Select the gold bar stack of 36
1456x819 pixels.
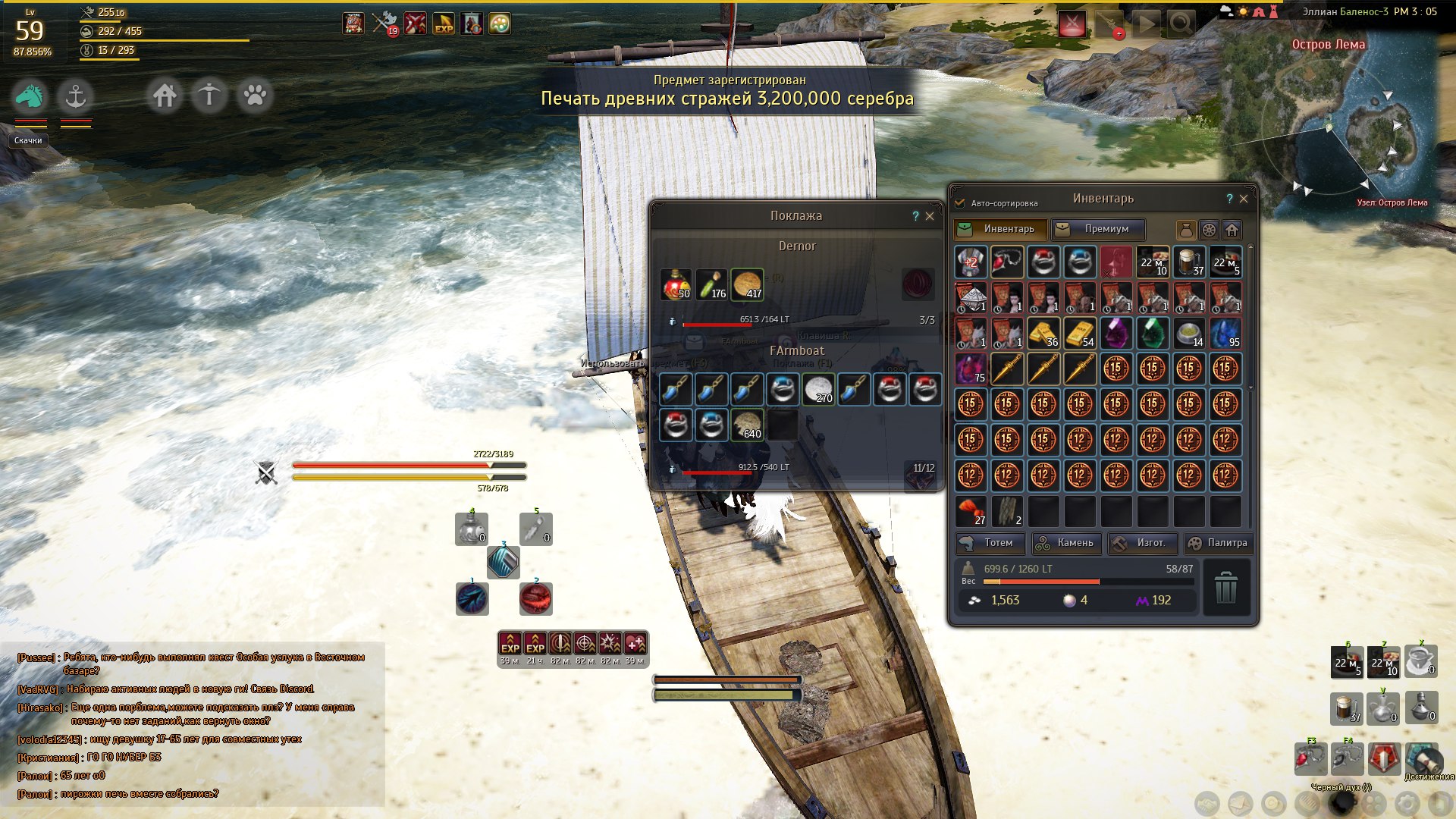tap(1043, 333)
